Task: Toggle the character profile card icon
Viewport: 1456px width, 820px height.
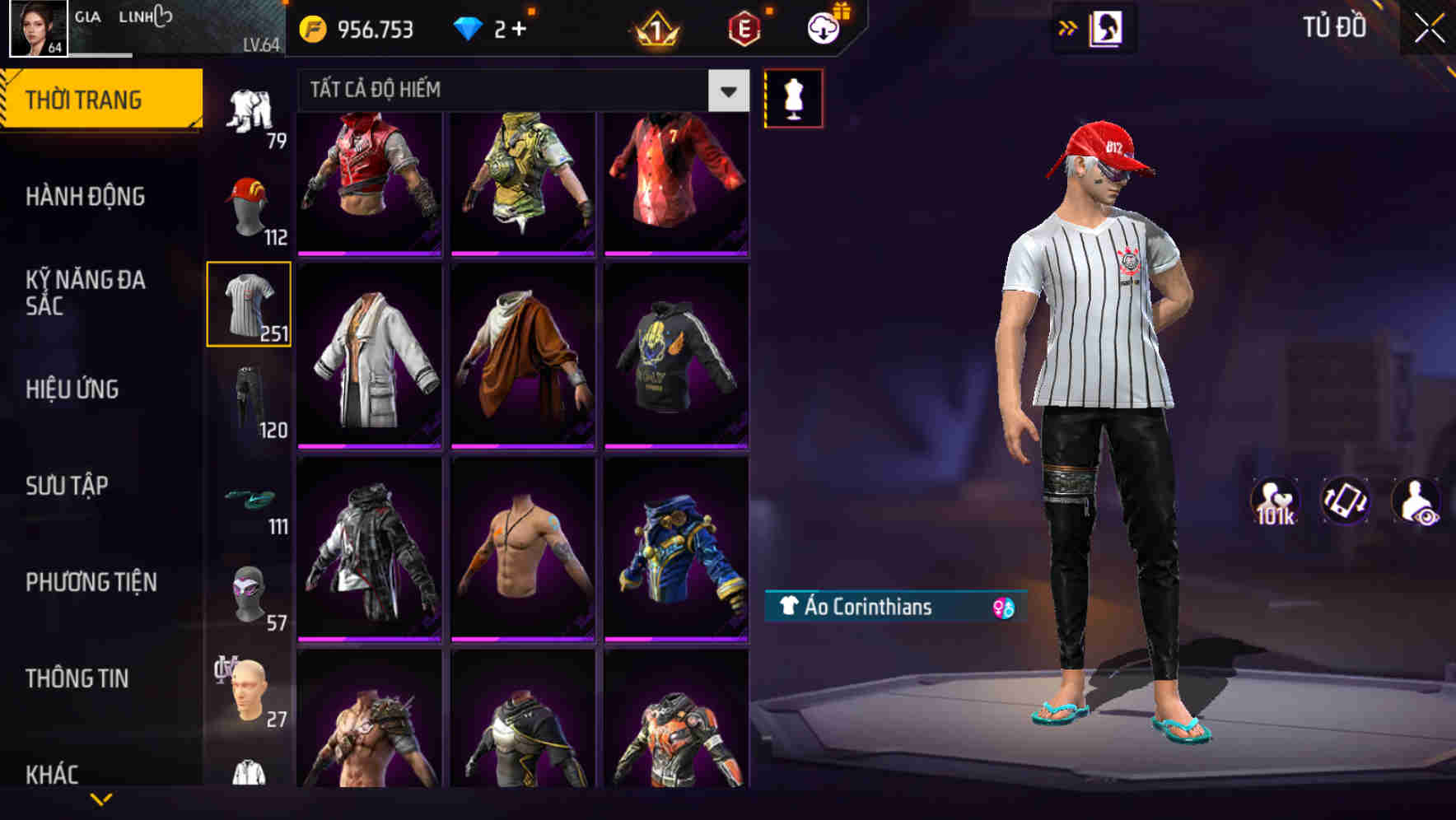Action: [x=1107, y=26]
